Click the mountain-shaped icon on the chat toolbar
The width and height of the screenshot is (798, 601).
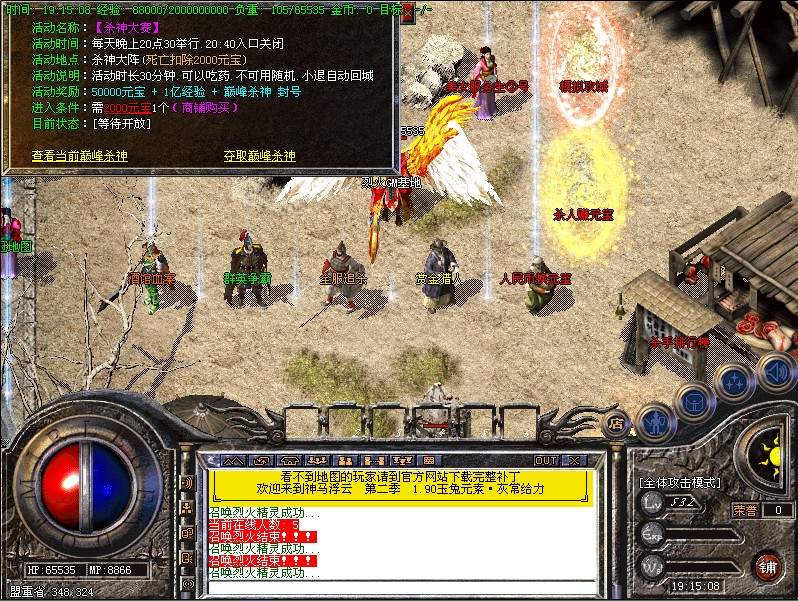(x=233, y=460)
